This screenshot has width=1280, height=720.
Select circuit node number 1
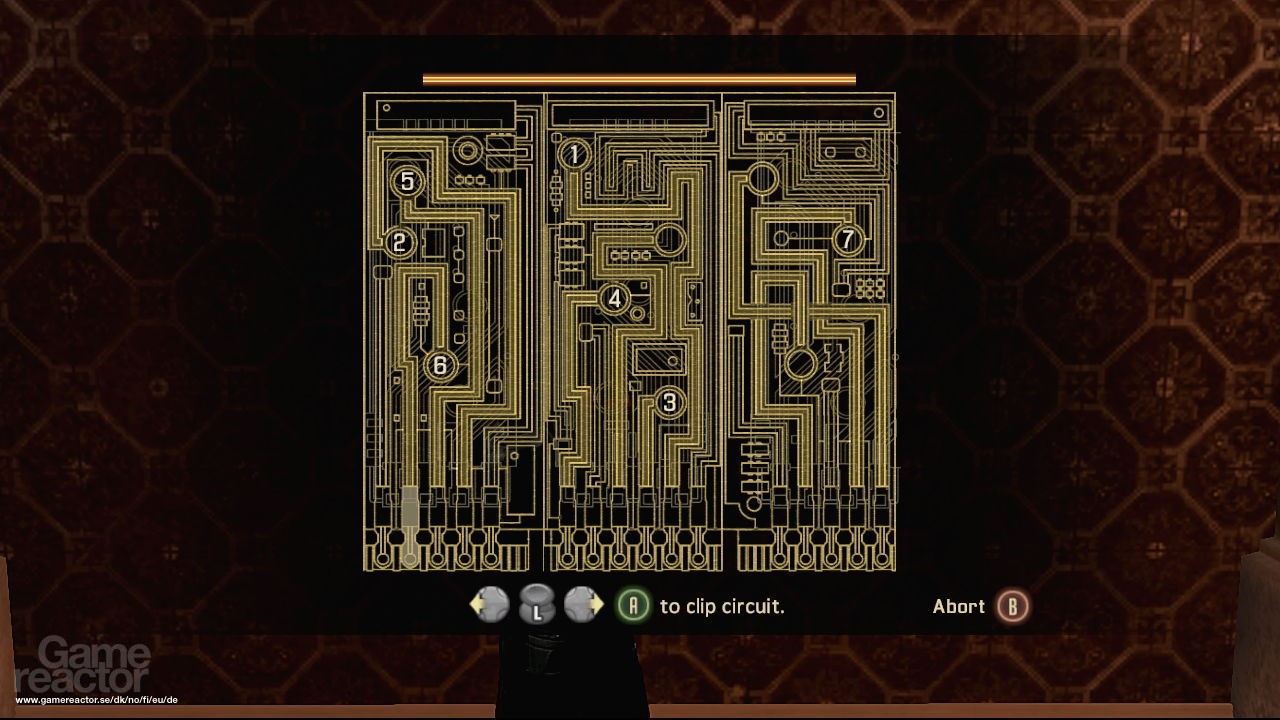click(575, 154)
